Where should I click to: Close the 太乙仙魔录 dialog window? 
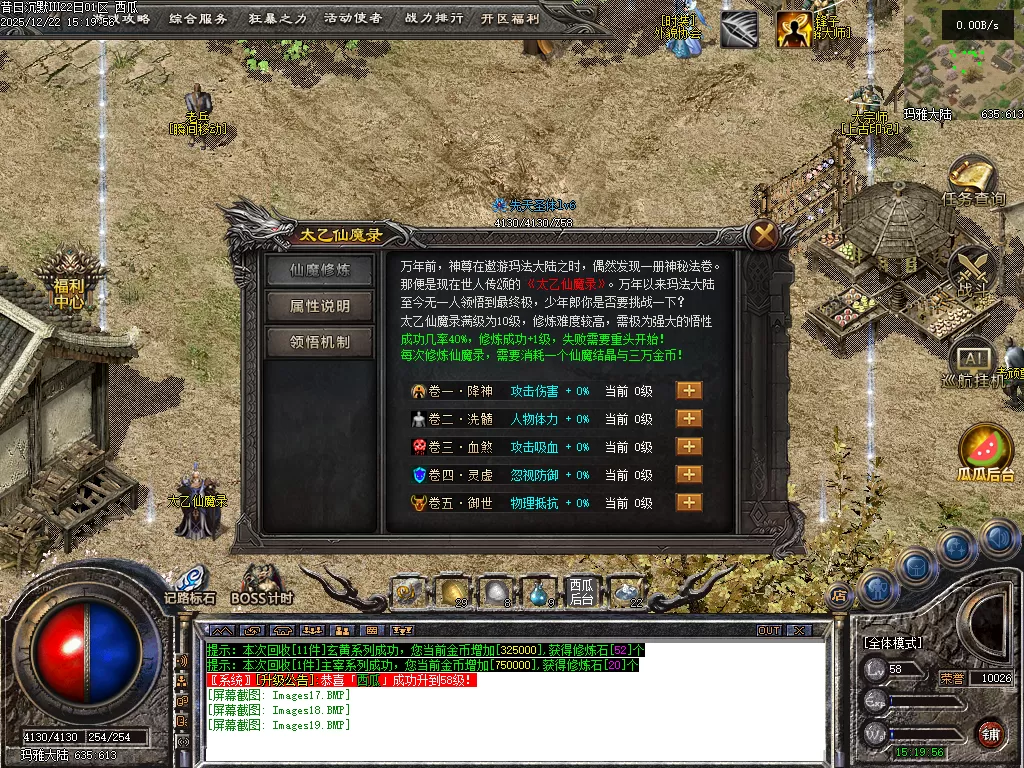click(x=765, y=235)
